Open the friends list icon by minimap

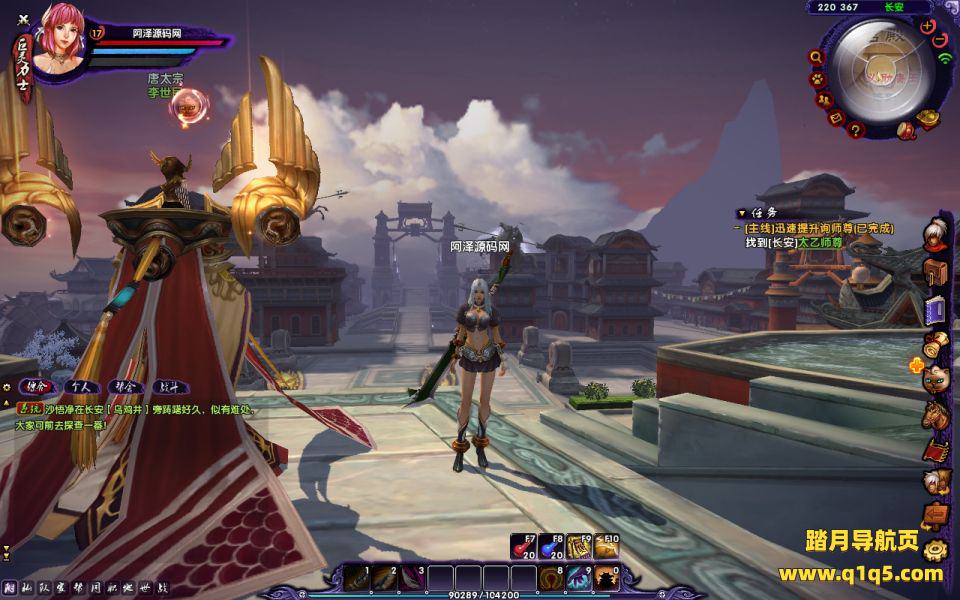(825, 99)
